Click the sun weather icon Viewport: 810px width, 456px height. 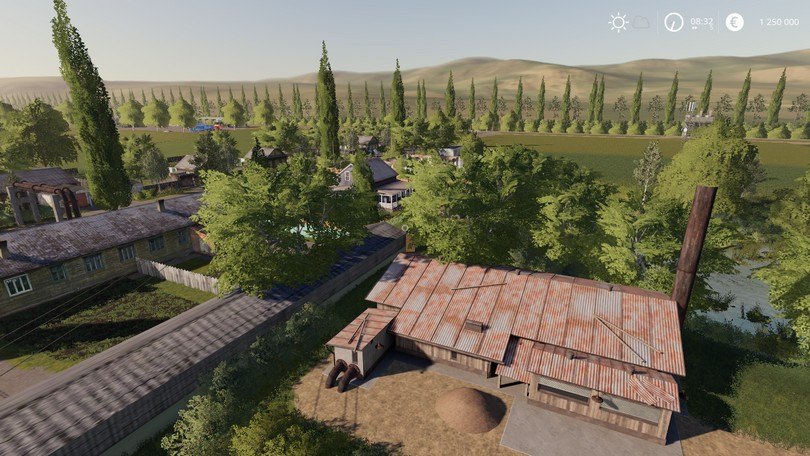point(618,22)
